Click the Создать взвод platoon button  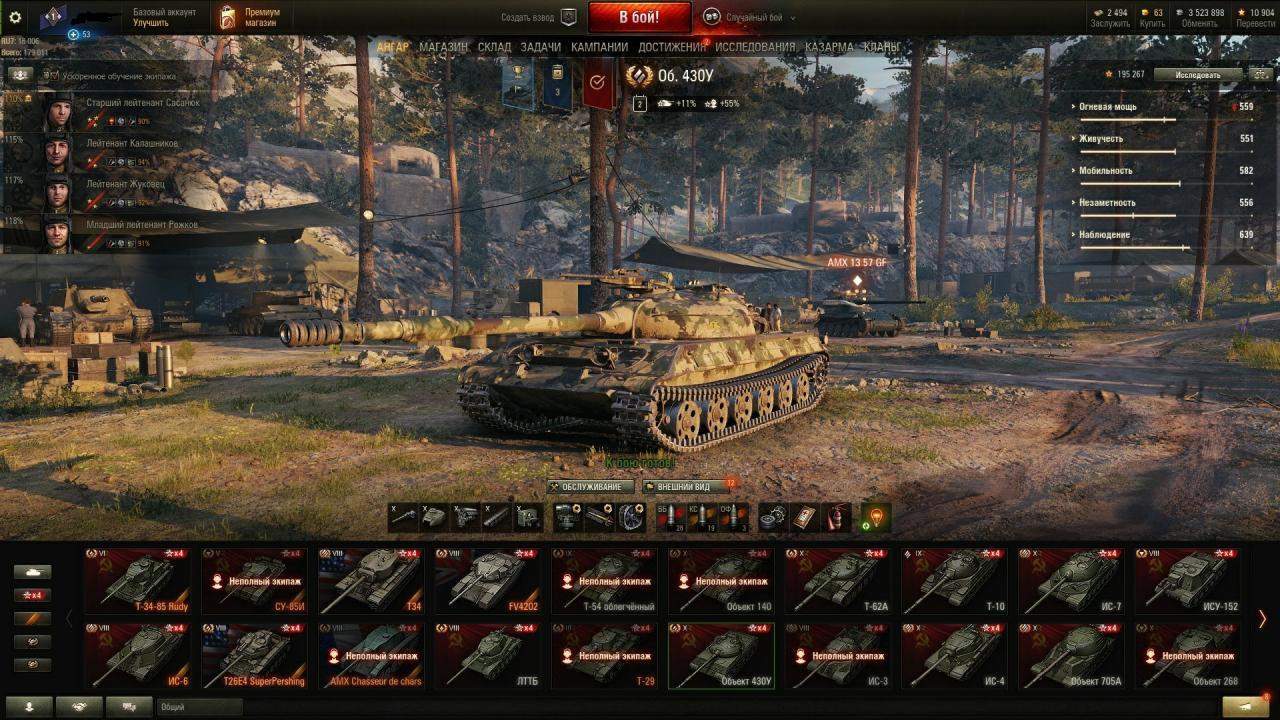pos(540,17)
